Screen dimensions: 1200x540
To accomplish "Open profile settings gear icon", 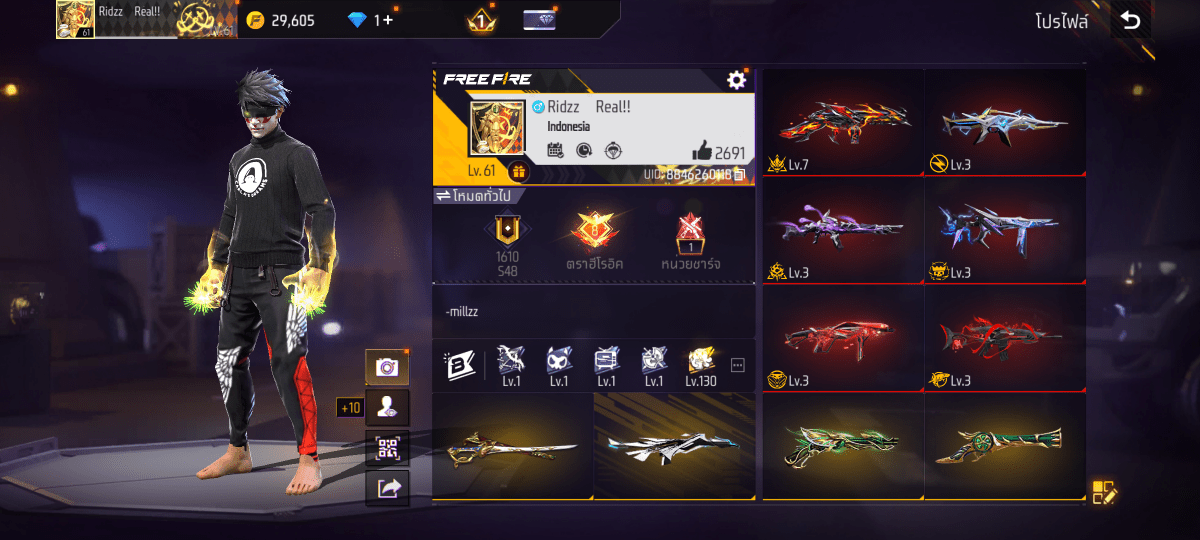I will tap(737, 80).
